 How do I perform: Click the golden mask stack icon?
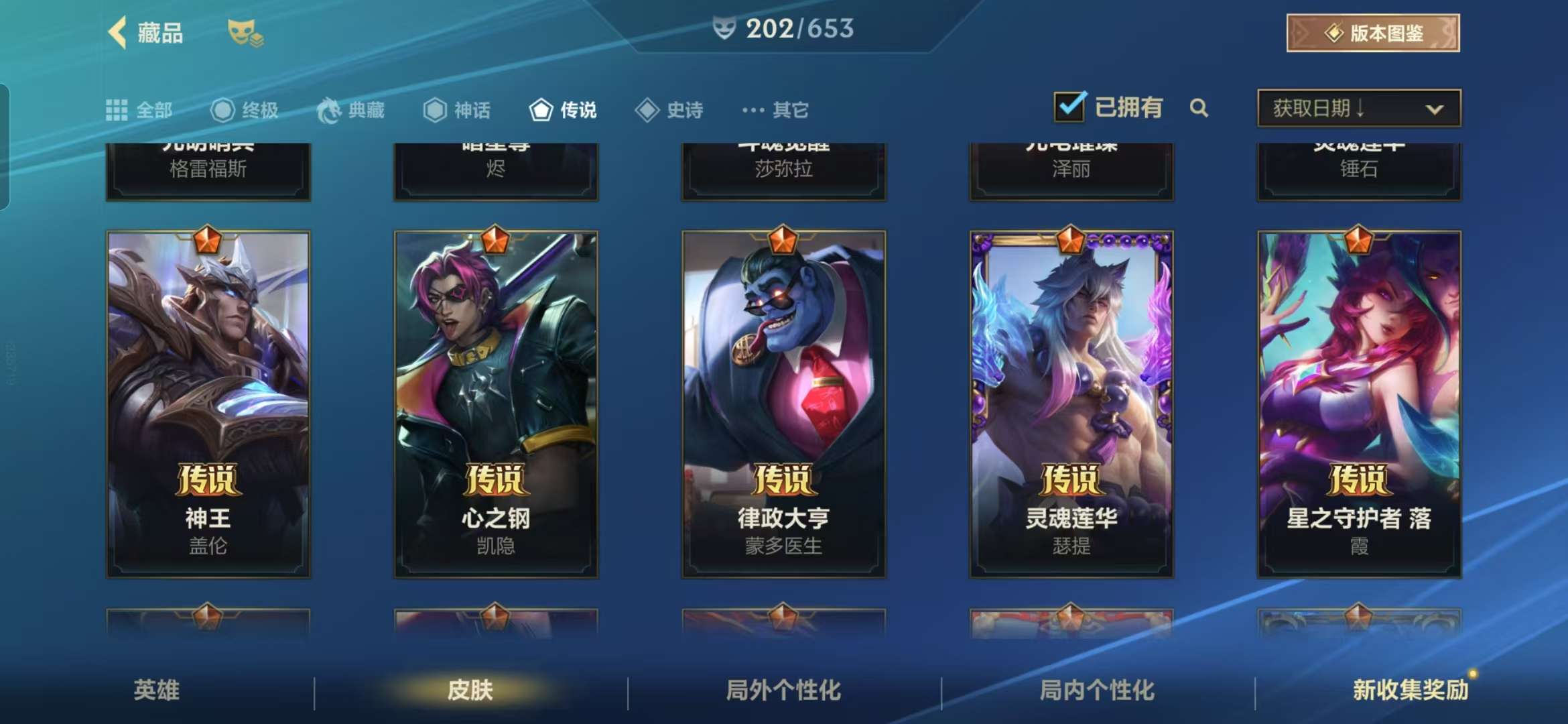[x=245, y=33]
